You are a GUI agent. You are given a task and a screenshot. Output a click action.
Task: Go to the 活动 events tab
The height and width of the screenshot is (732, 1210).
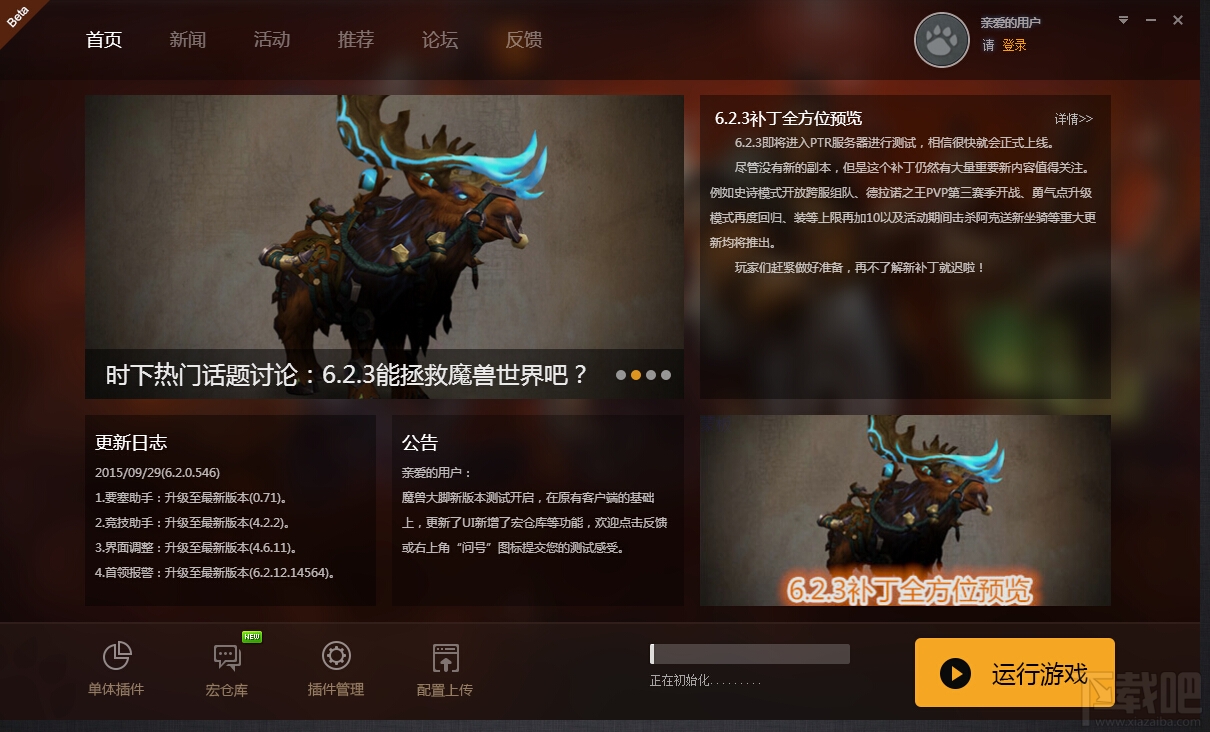pyautogui.click(x=272, y=40)
